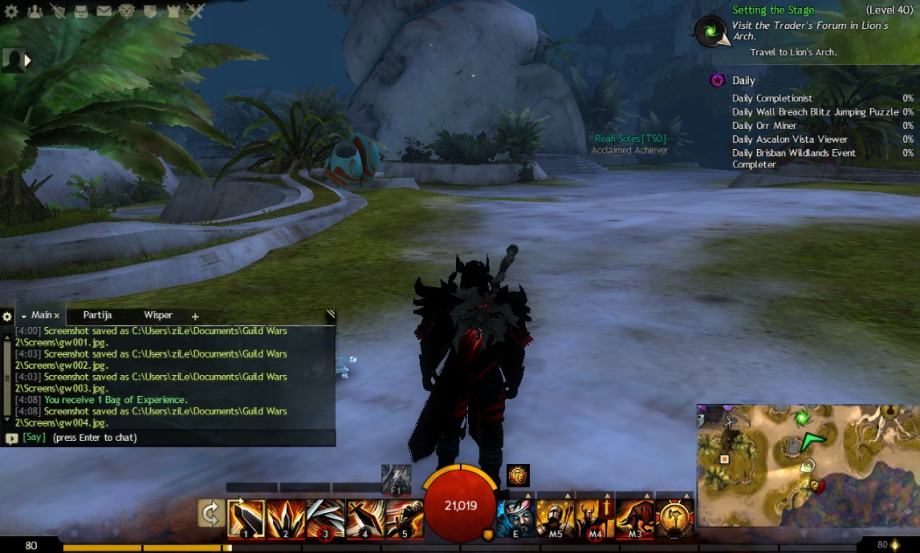
Task: Switch to the Wisper chat tab
Action: (158, 315)
